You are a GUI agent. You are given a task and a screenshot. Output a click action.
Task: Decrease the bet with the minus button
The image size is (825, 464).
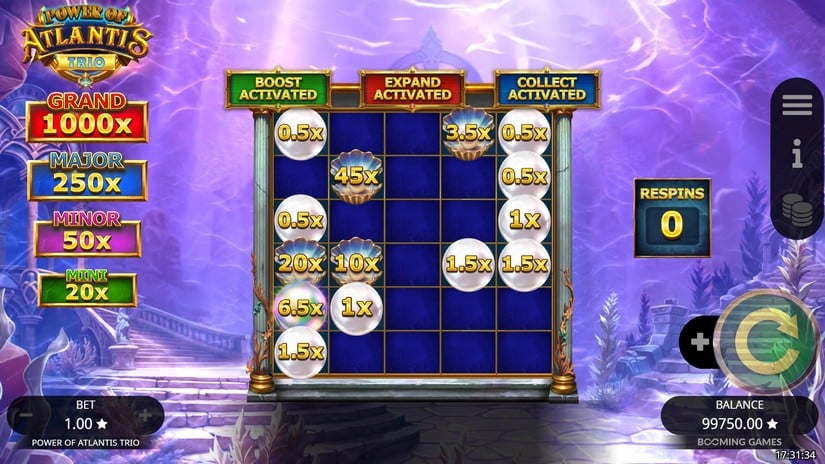28,415
